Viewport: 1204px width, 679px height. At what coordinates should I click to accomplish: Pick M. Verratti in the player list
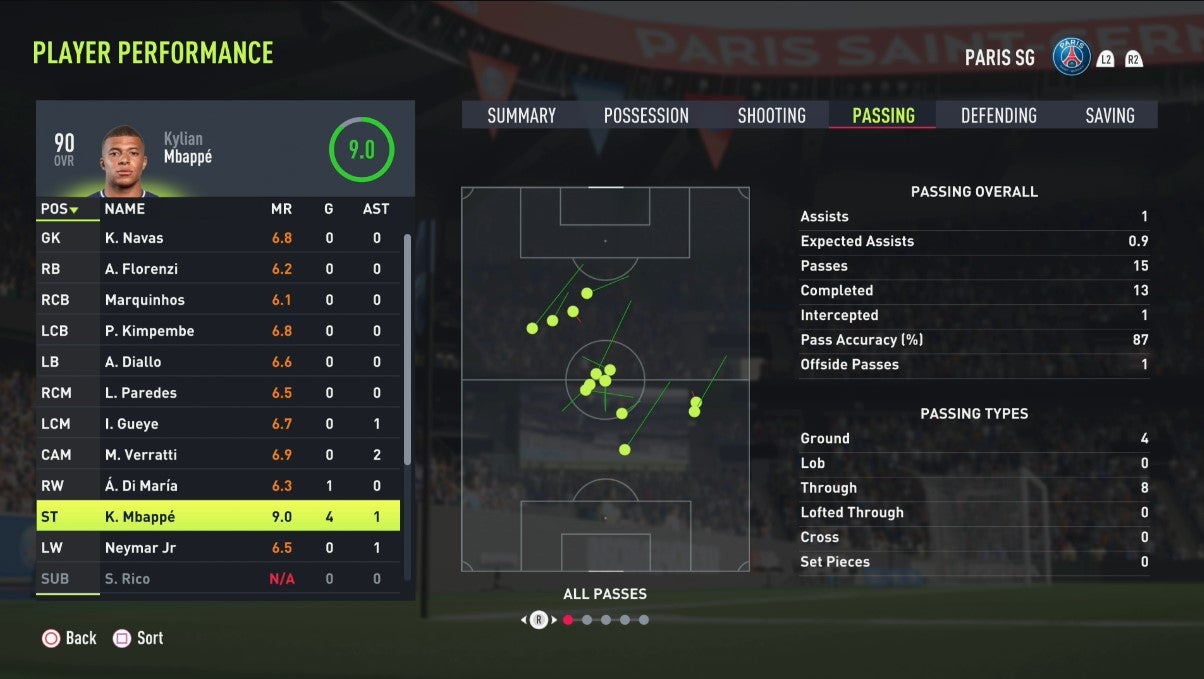tap(218, 455)
